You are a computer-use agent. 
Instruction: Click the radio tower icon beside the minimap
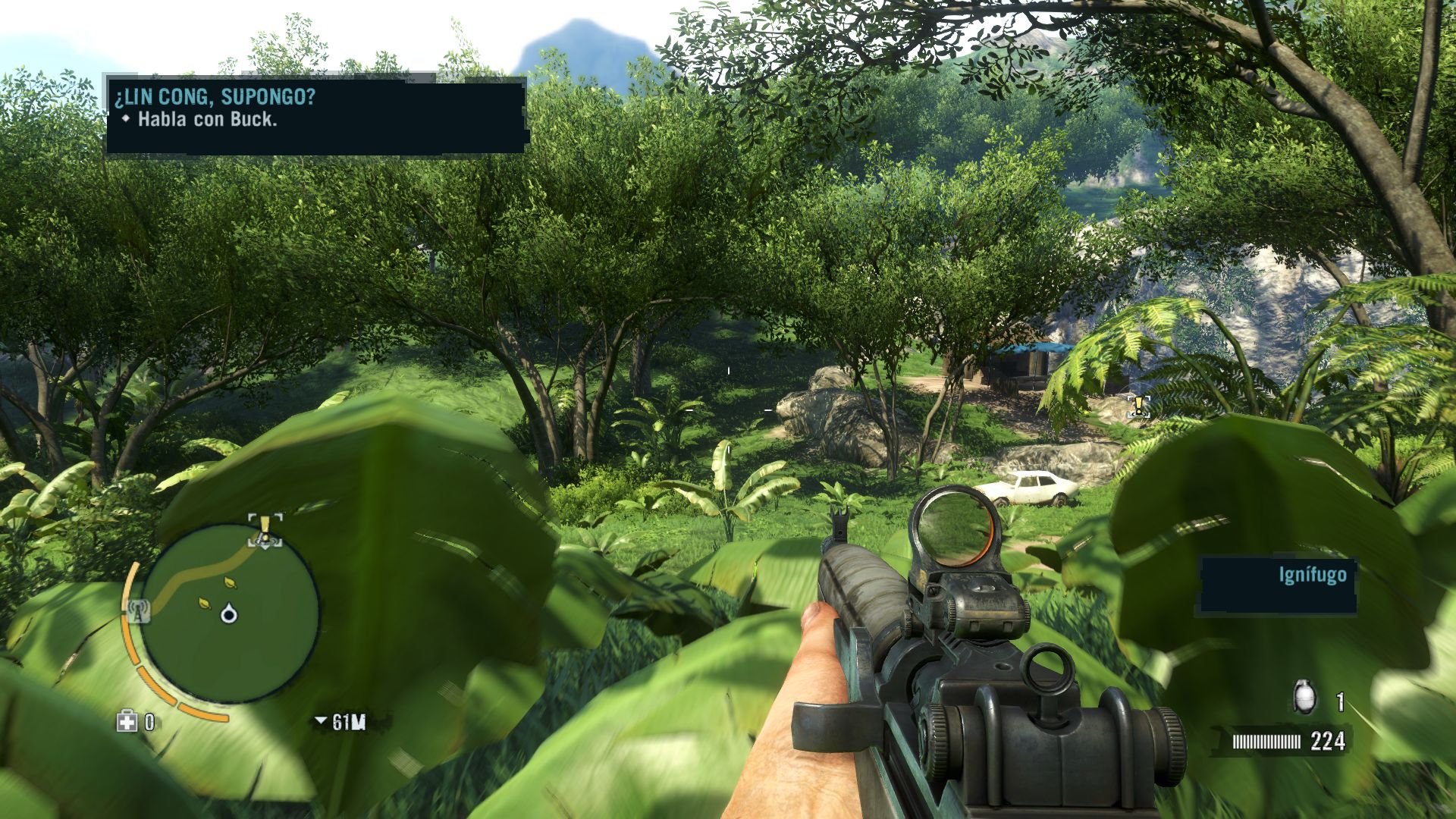(x=139, y=610)
